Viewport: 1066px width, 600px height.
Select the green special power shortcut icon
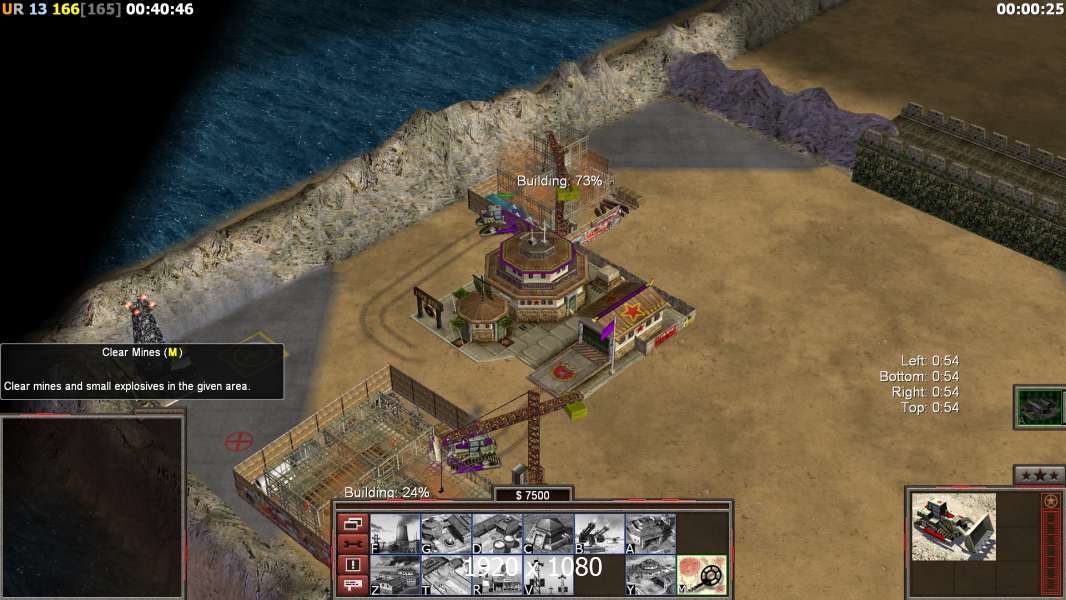click(1039, 407)
